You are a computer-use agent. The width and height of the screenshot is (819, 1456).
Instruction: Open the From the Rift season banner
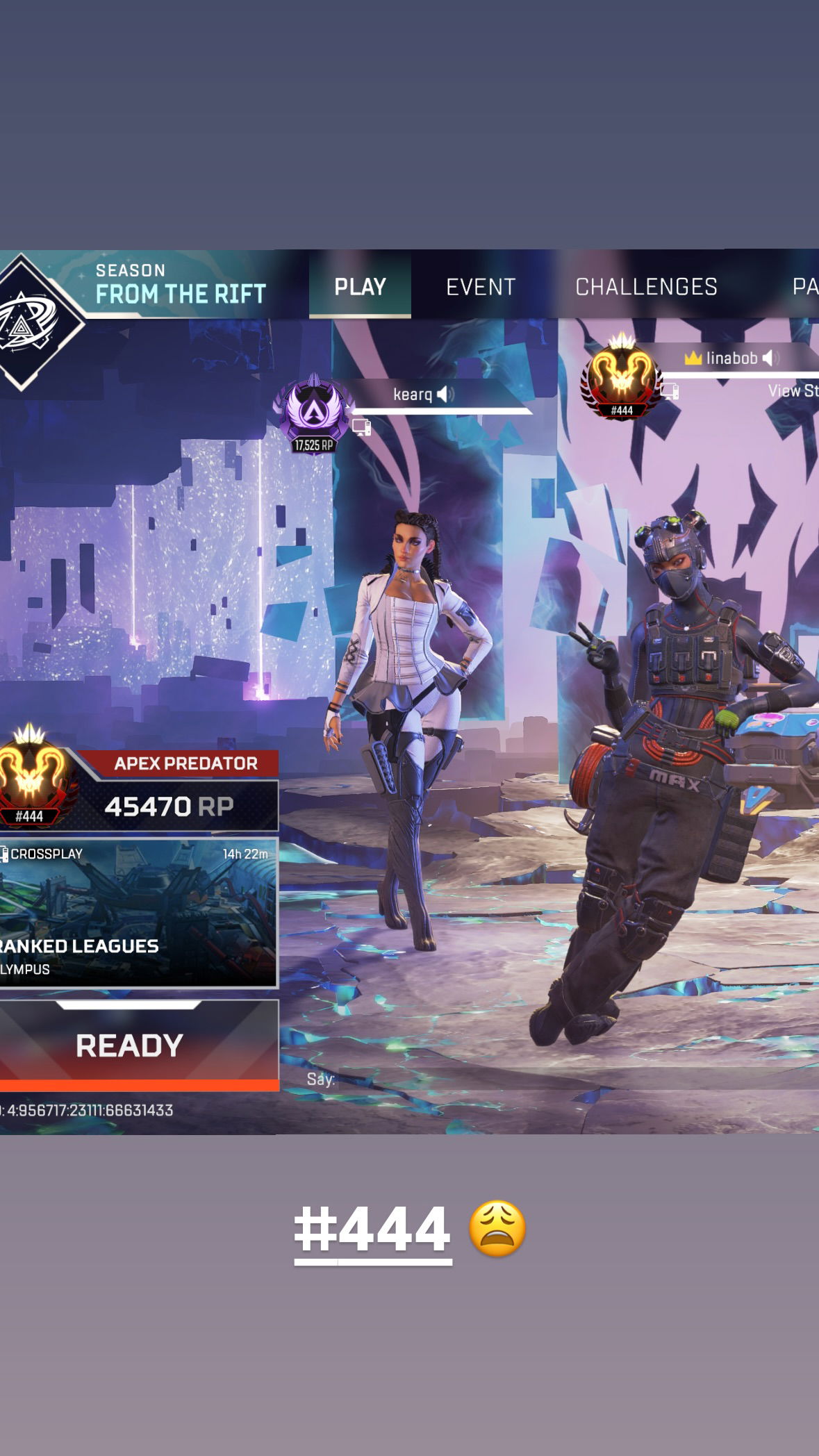180,286
